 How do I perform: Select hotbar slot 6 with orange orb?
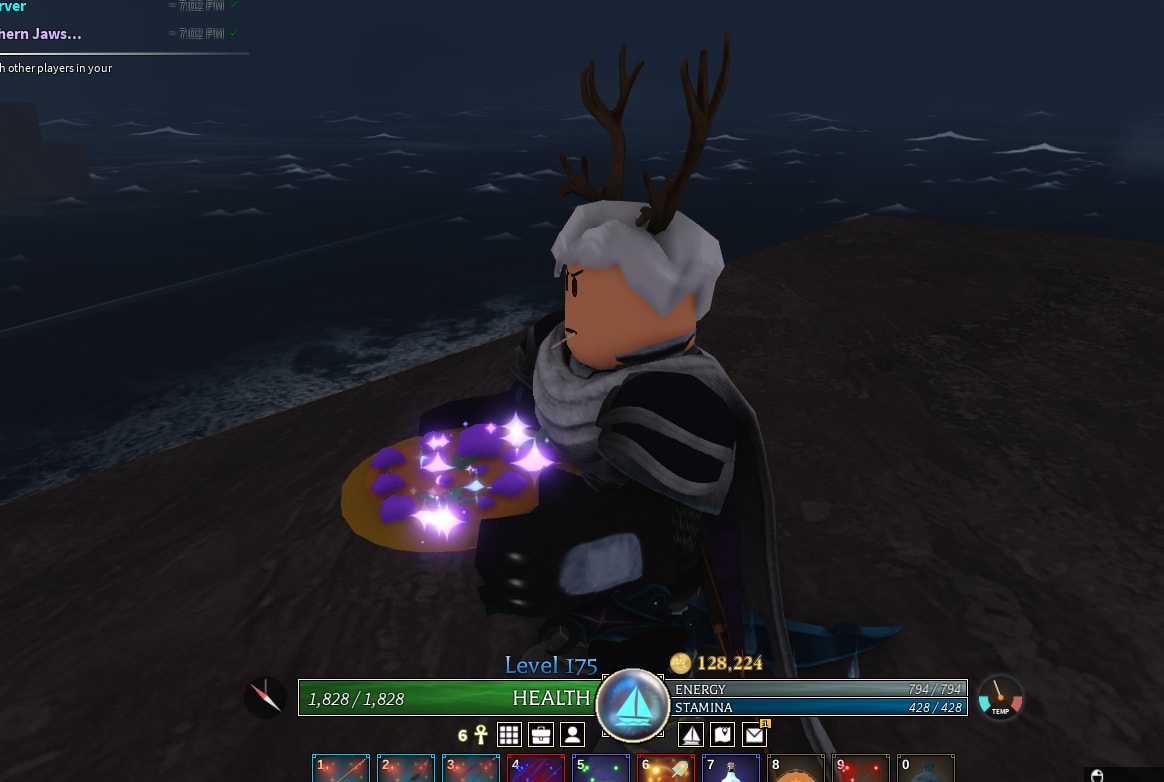666,768
